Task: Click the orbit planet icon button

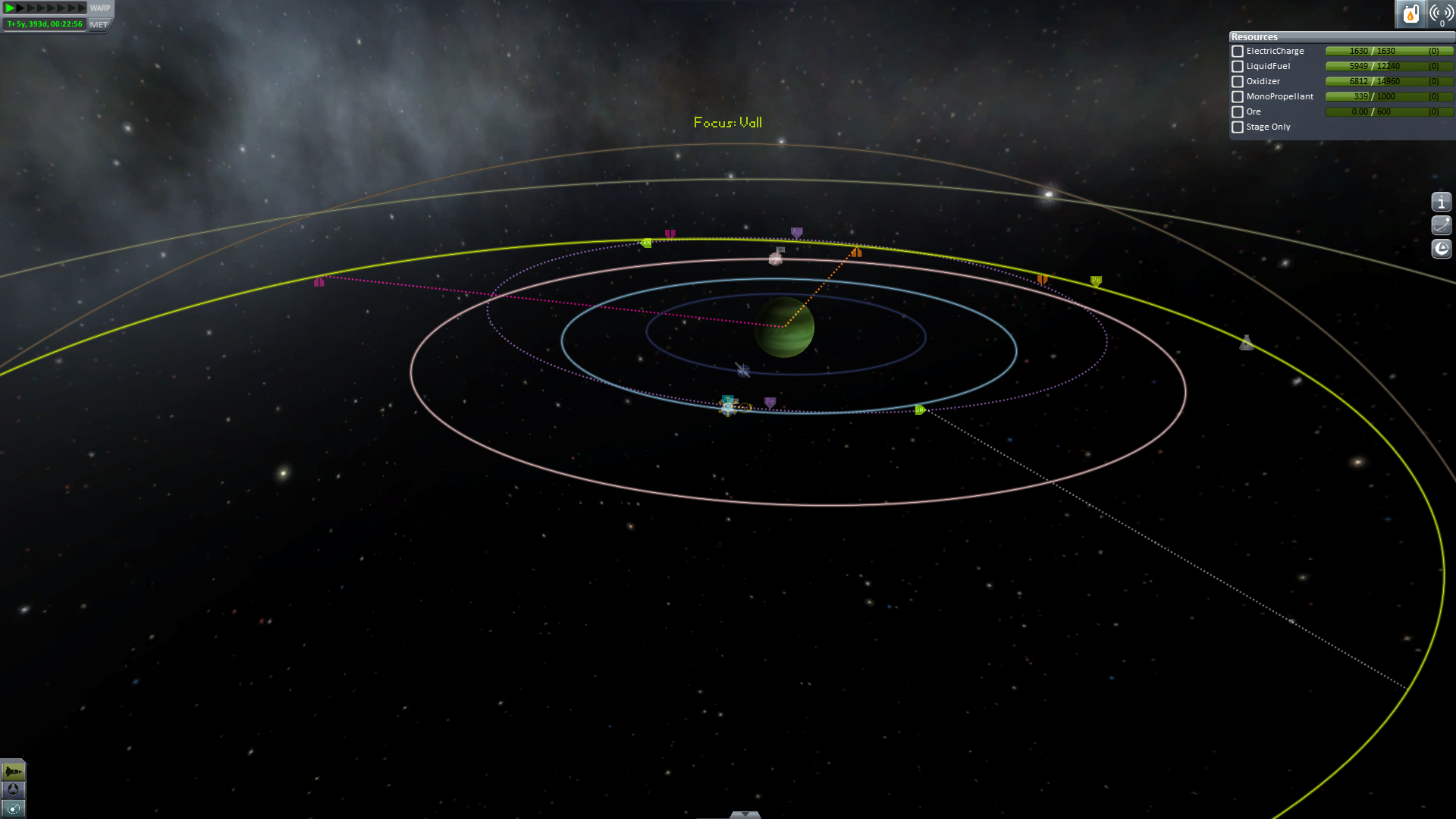Action: tap(1441, 225)
